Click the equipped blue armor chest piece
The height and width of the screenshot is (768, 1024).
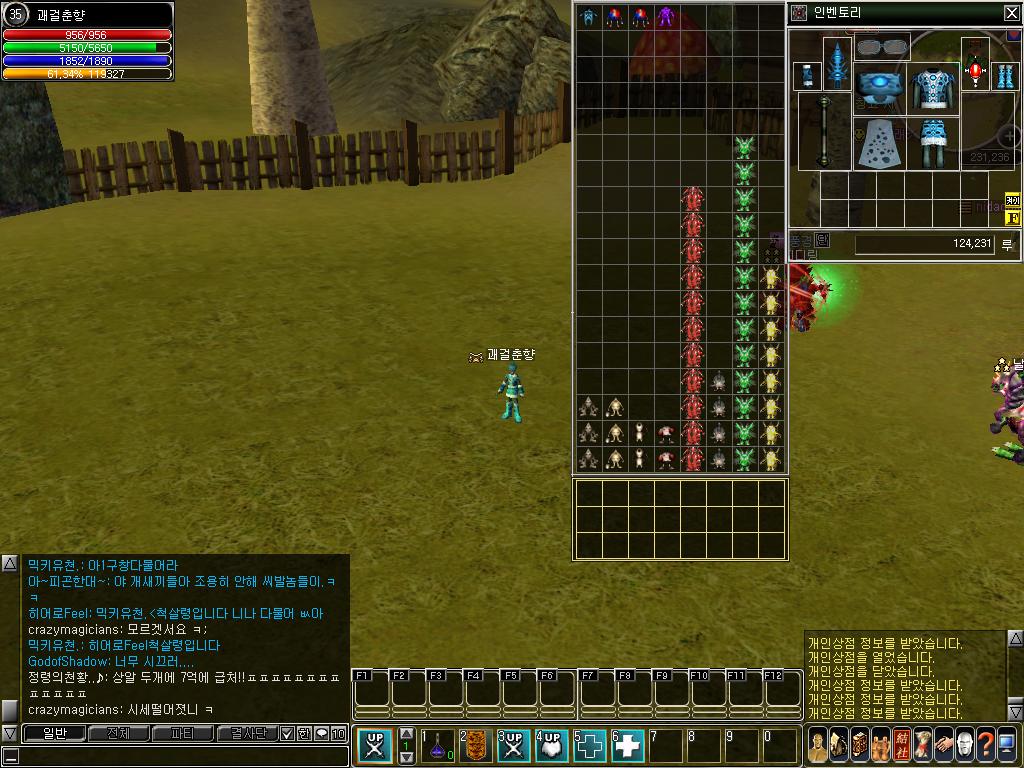coord(935,86)
